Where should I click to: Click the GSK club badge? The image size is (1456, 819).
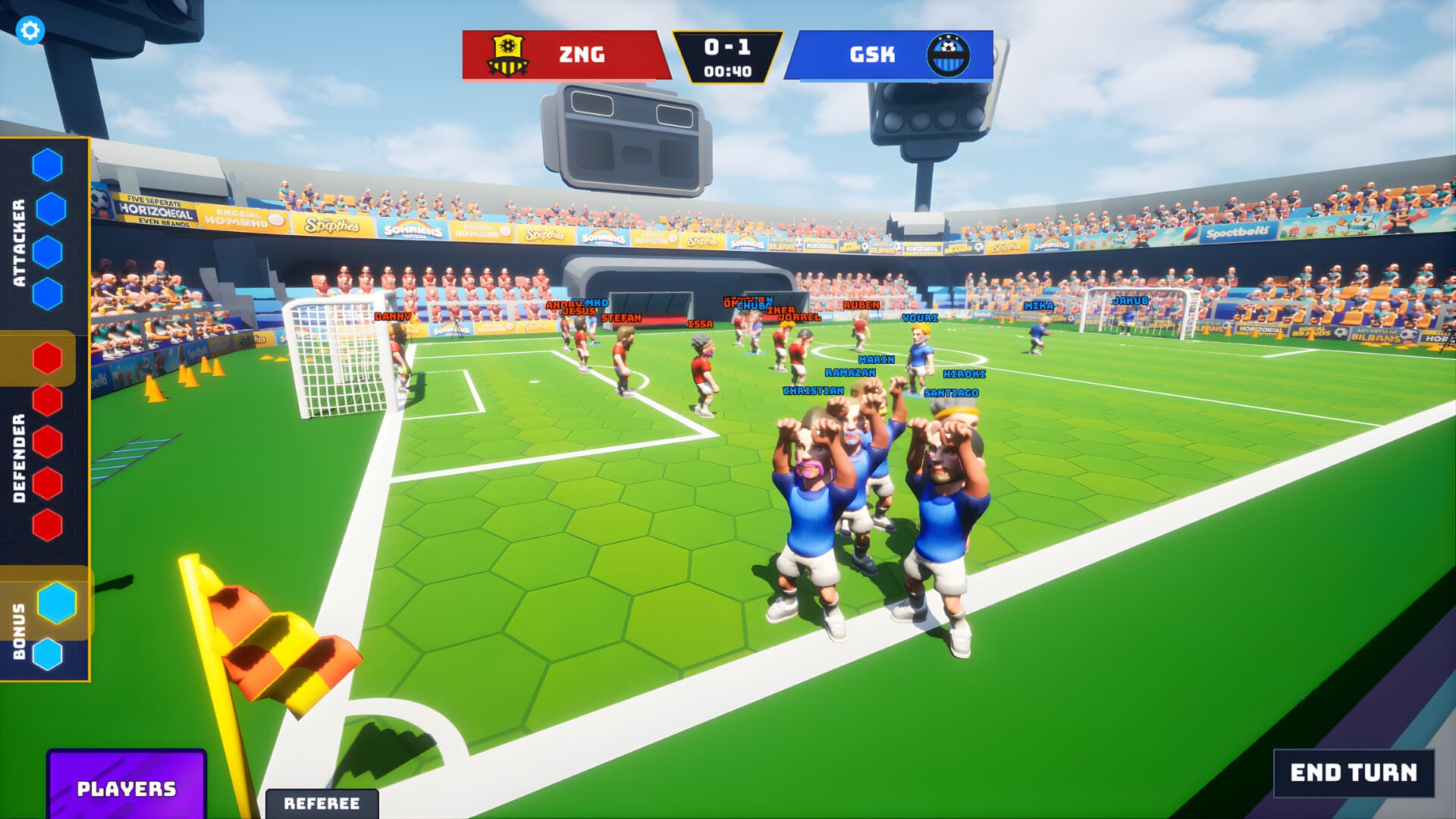point(949,55)
